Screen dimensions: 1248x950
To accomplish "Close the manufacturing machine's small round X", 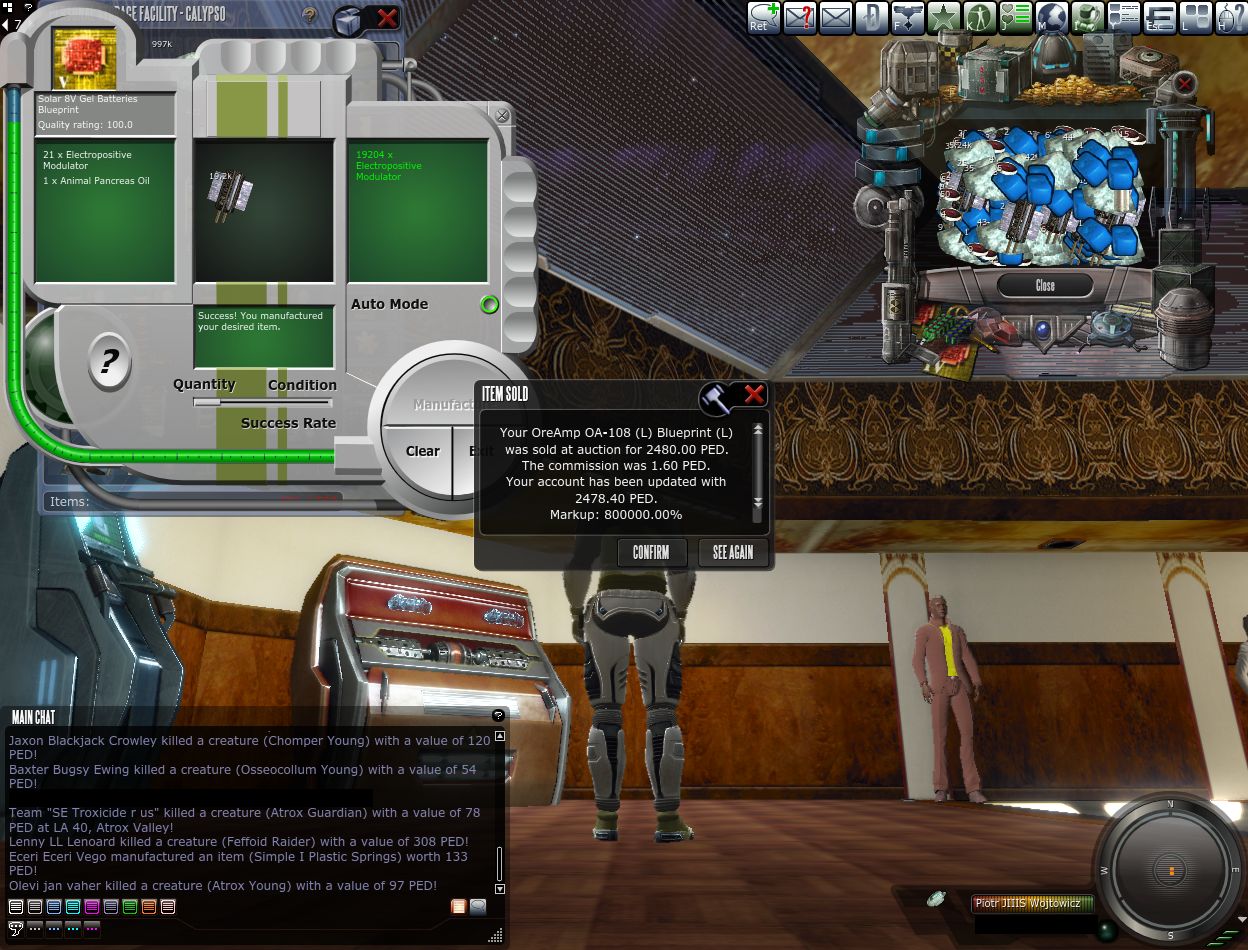I will coord(502,116).
